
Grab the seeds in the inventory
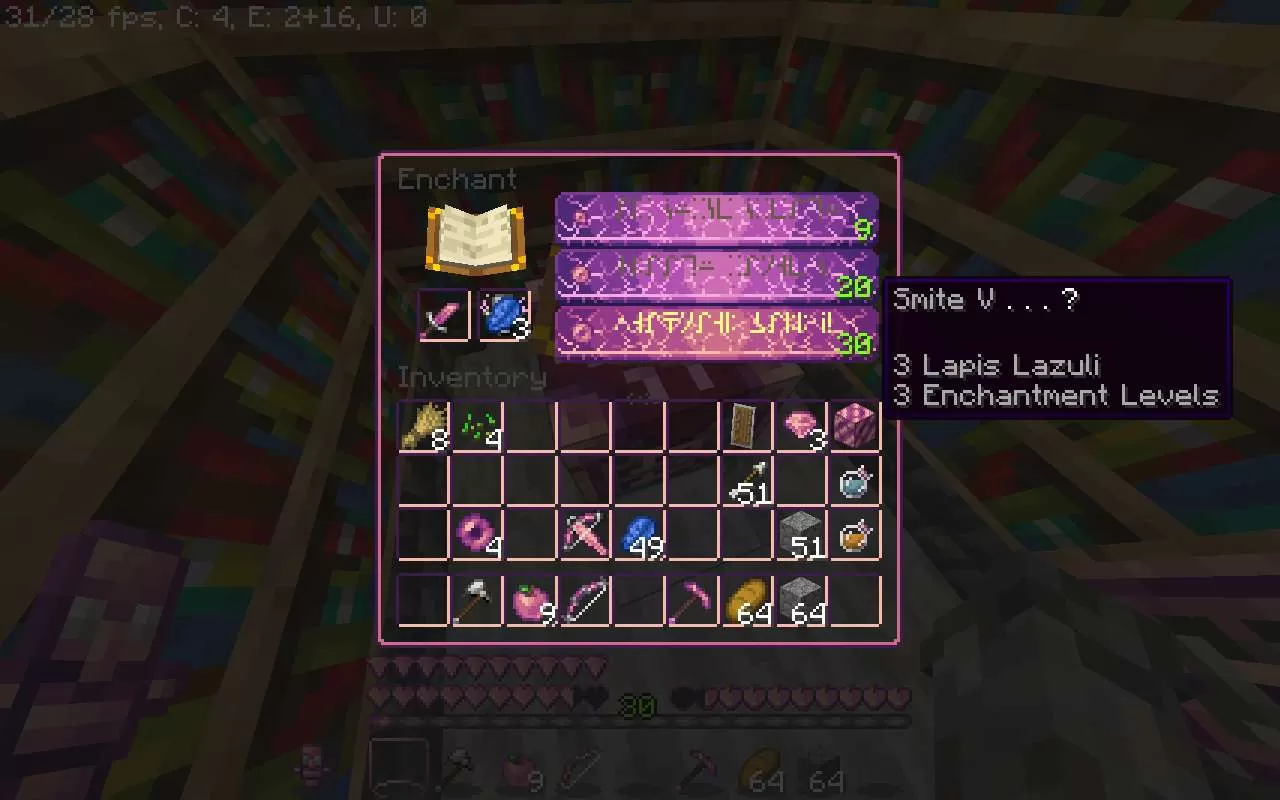pyautogui.click(x=475, y=425)
